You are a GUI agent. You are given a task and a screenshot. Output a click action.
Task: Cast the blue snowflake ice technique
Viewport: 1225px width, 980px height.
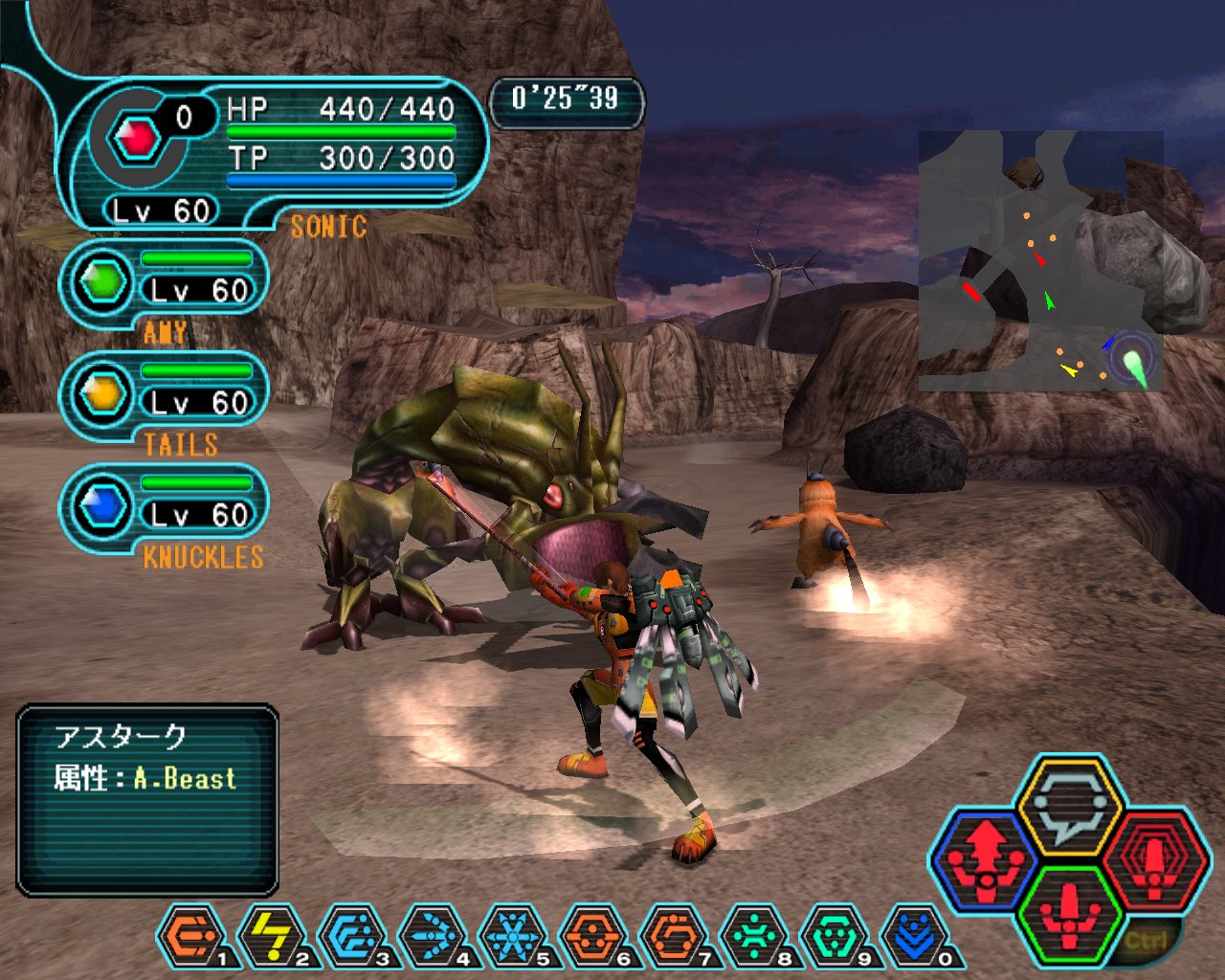click(514, 935)
